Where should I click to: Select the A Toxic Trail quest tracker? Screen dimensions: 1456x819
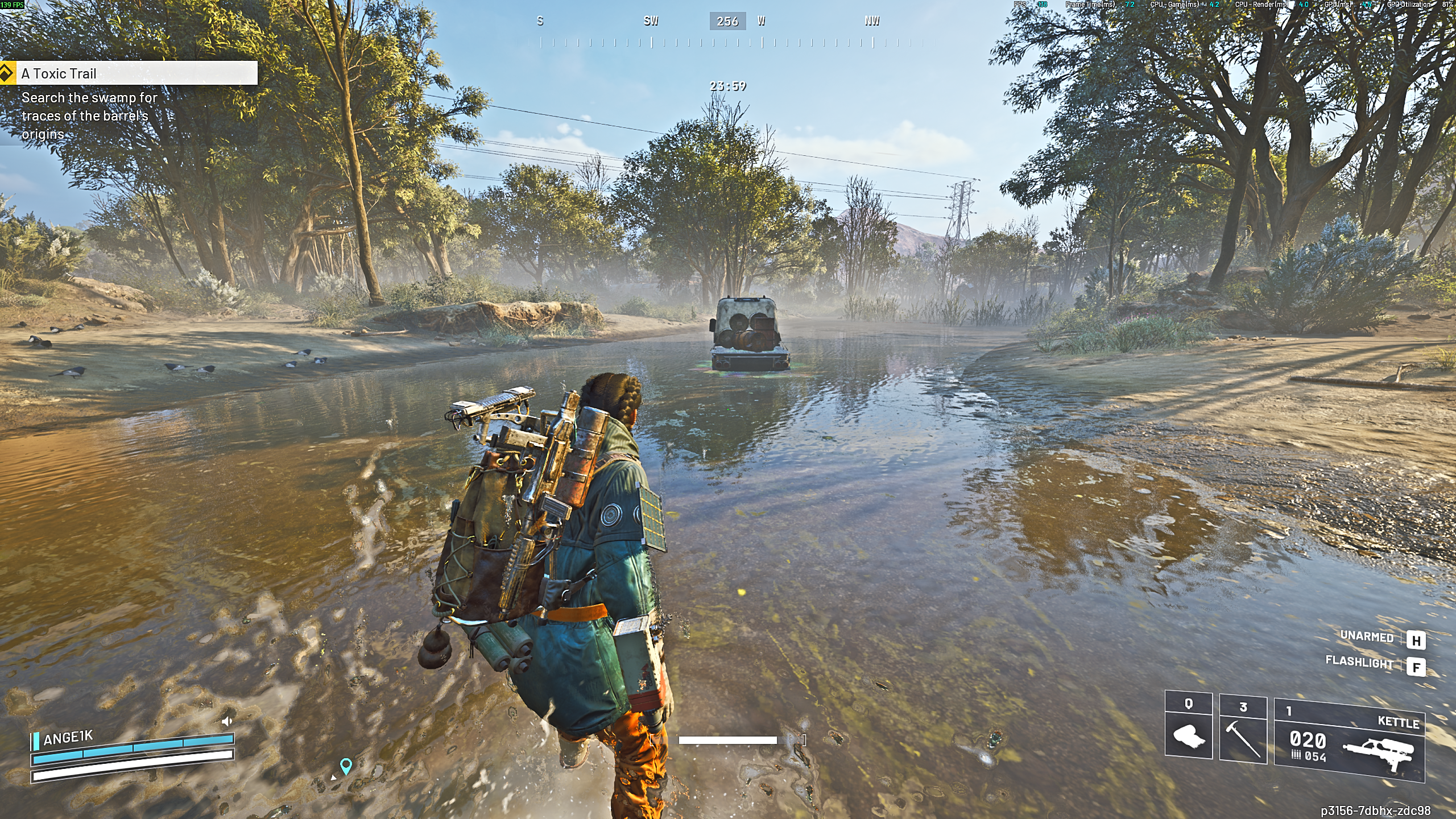tap(129, 73)
